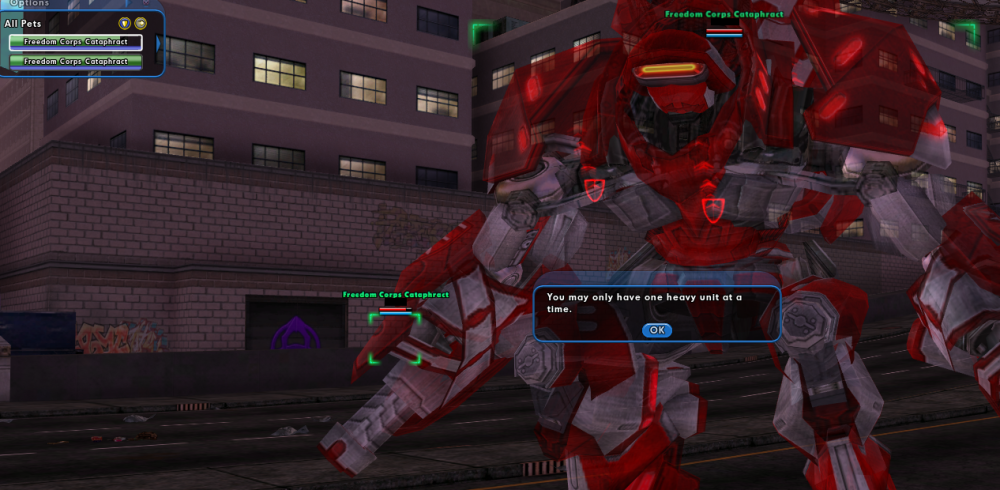Open the Options menu in the pet window
This screenshot has height=490, width=1000.
[30, 4]
